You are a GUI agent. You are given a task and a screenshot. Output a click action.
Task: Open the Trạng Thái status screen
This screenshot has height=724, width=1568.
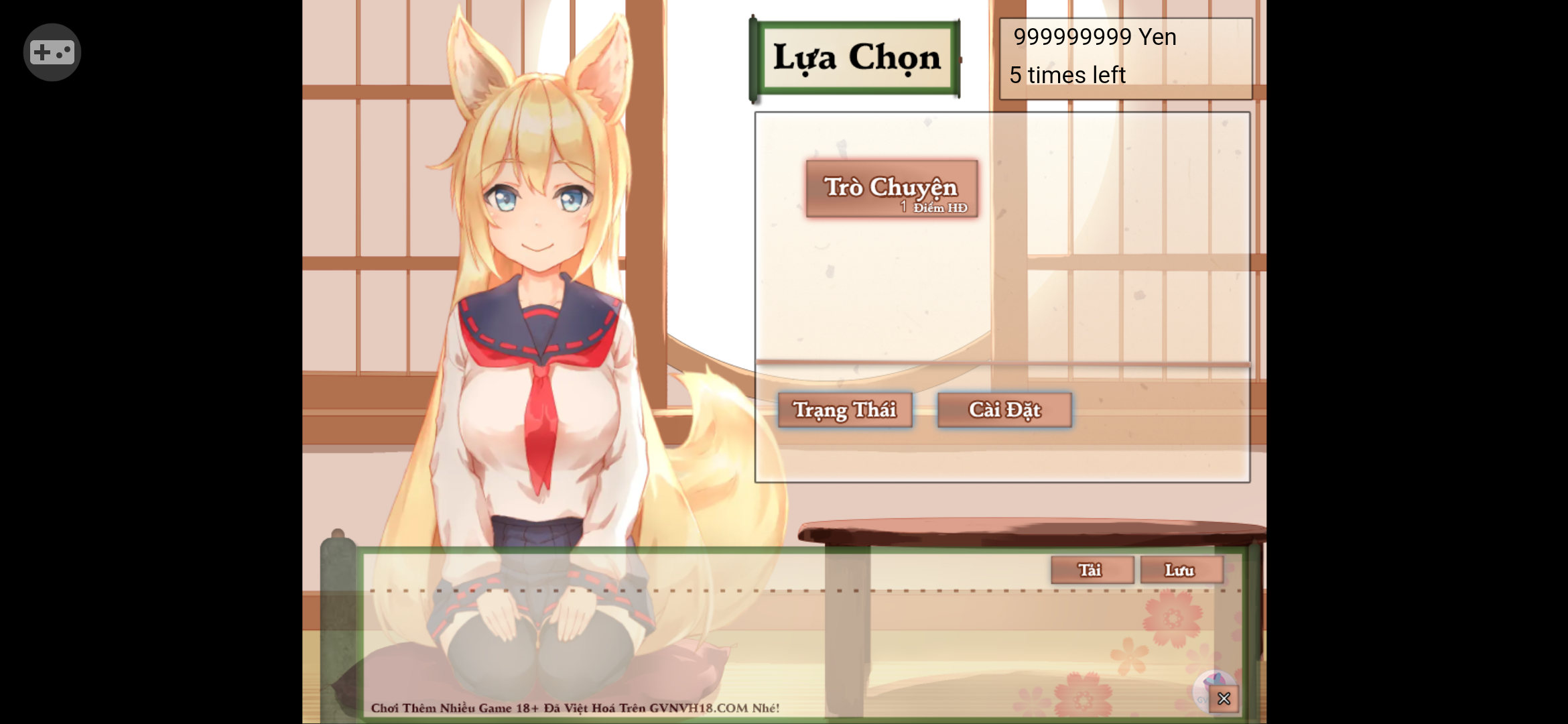tap(845, 410)
